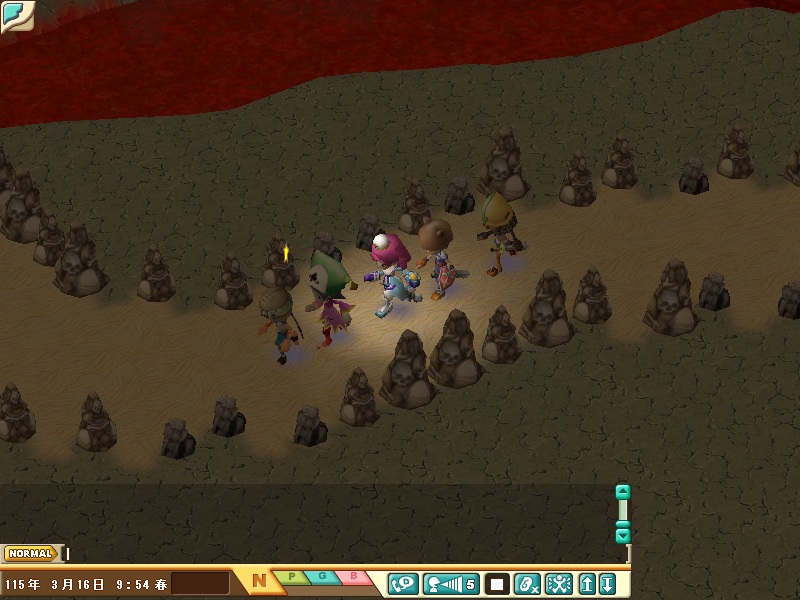Activate the character emote action button
Image resolution: width=800 pixels, height=600 pixels.
coord(558,583)
